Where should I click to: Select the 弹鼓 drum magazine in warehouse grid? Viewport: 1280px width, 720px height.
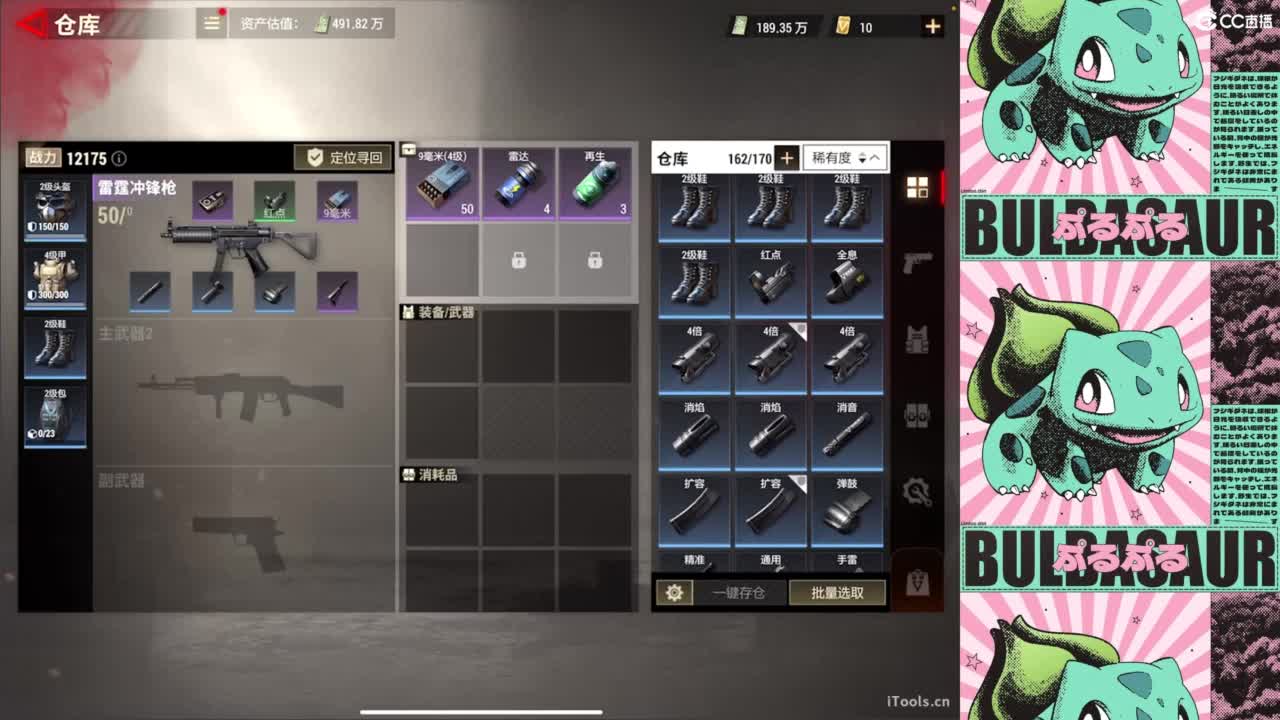coord(846,510)
